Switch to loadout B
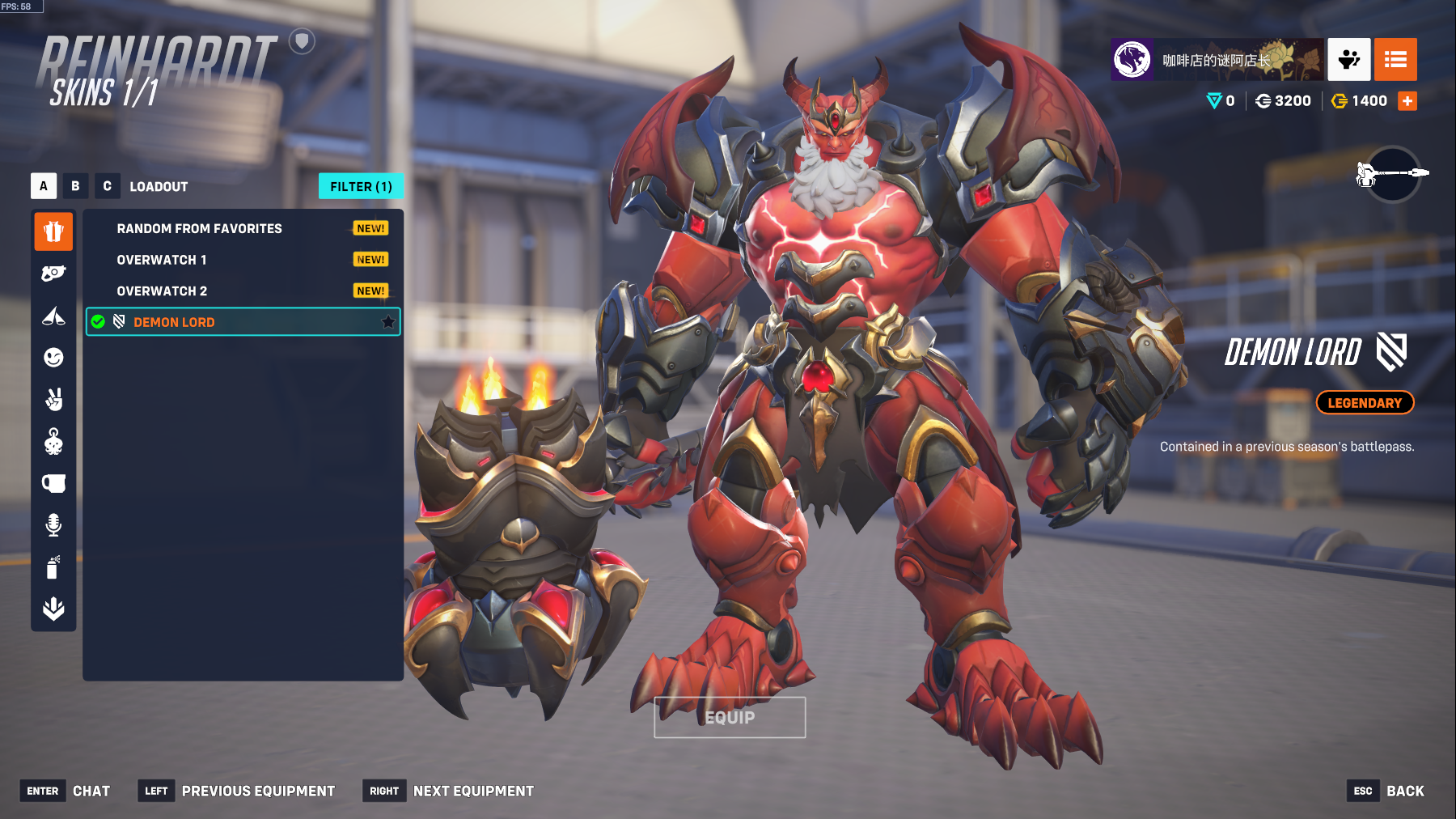 (x=75, y=186)
